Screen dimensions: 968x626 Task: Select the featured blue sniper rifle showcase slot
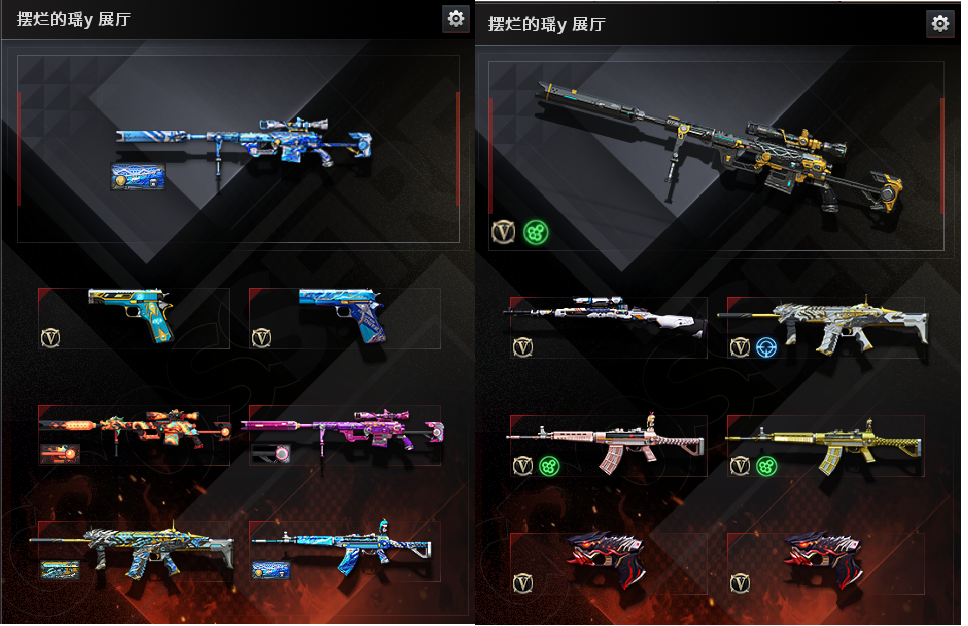238,148
